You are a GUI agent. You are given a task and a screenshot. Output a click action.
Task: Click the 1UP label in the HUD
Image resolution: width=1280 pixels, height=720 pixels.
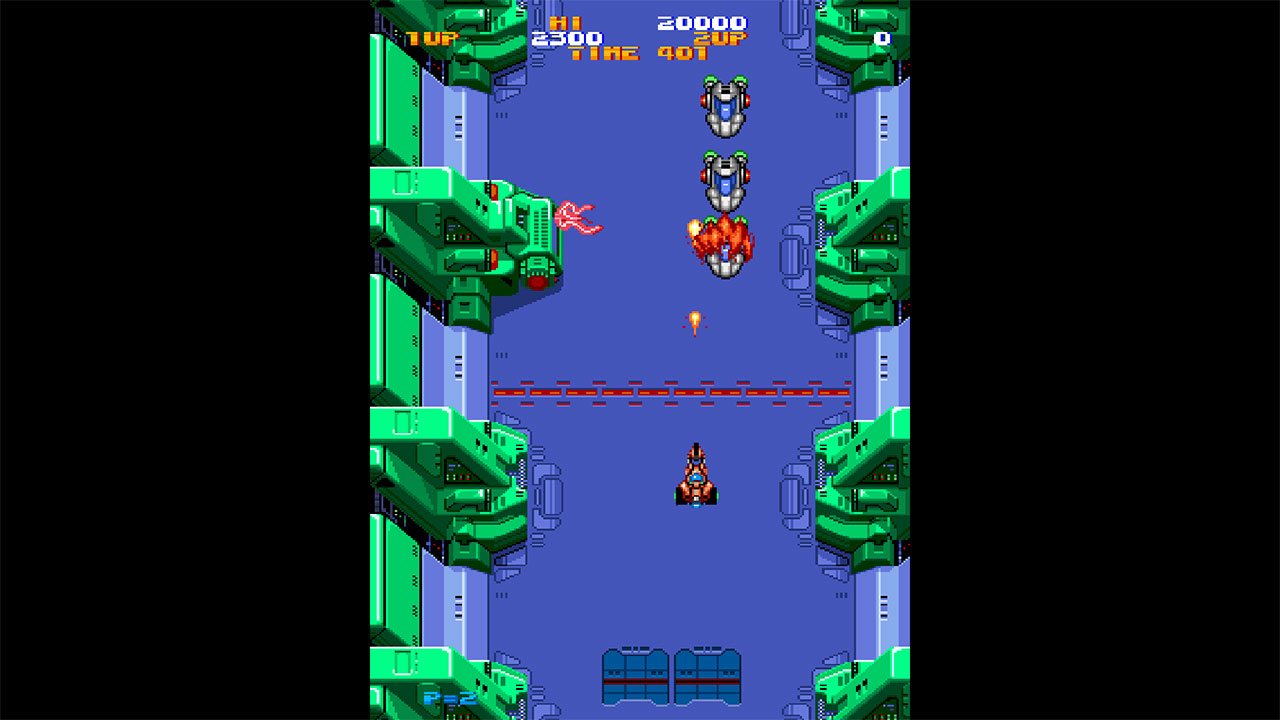tap(432, 36)
